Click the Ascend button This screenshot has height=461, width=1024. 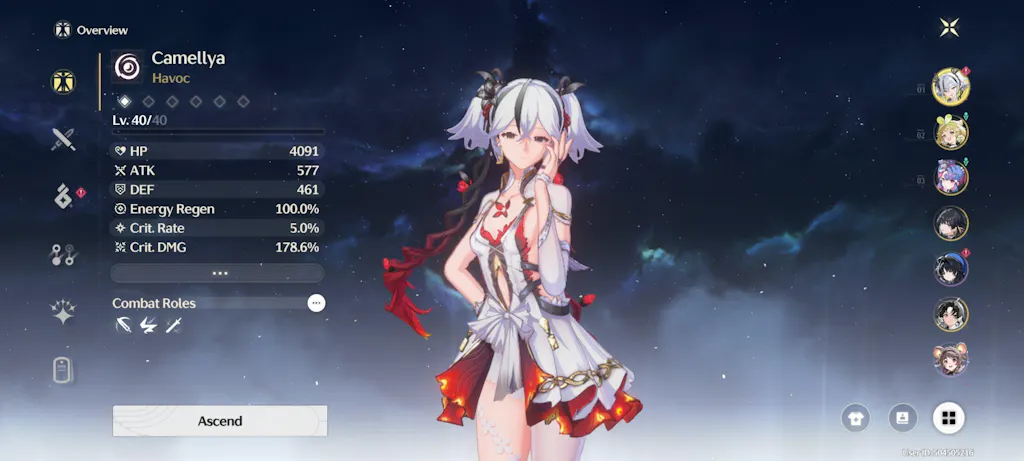pos(220,421)
